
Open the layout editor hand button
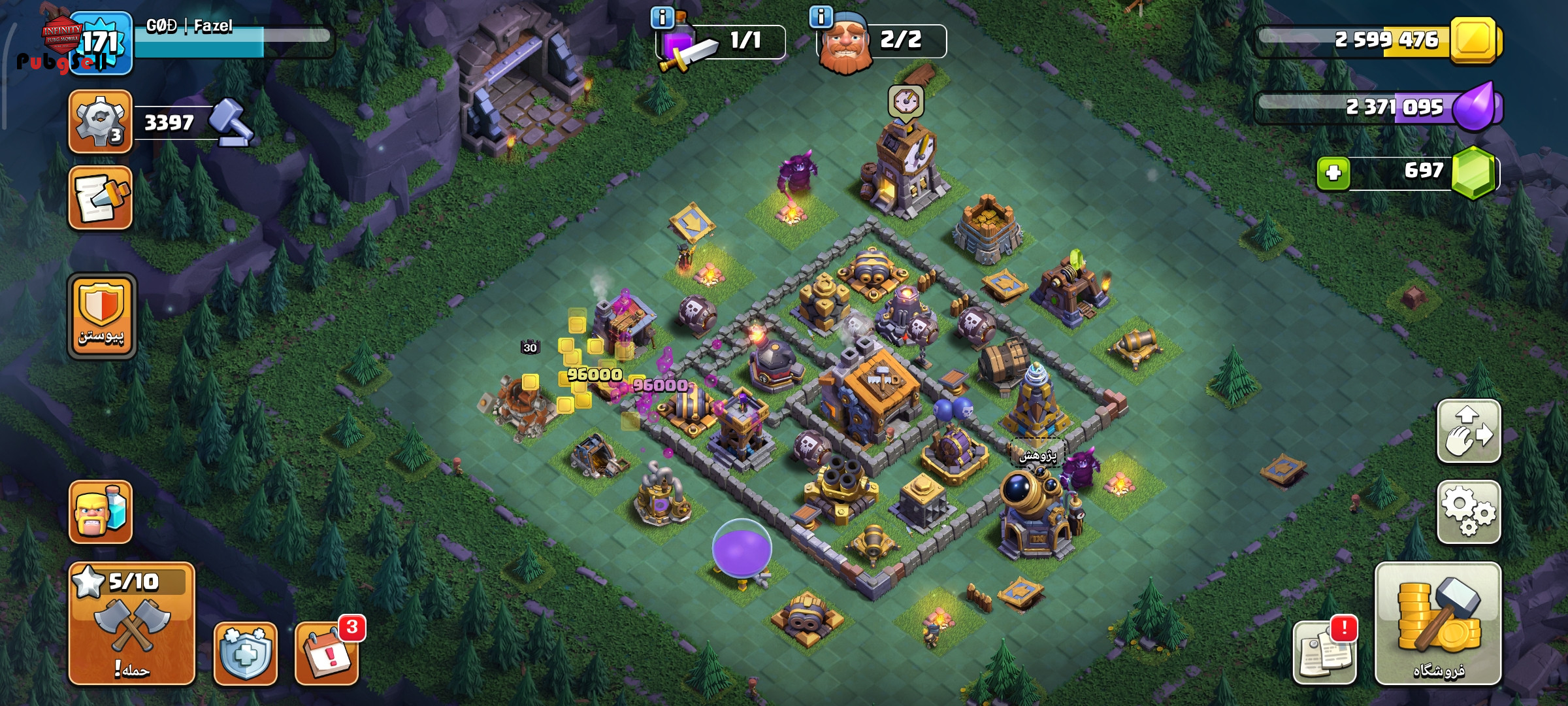point(1468,431)
